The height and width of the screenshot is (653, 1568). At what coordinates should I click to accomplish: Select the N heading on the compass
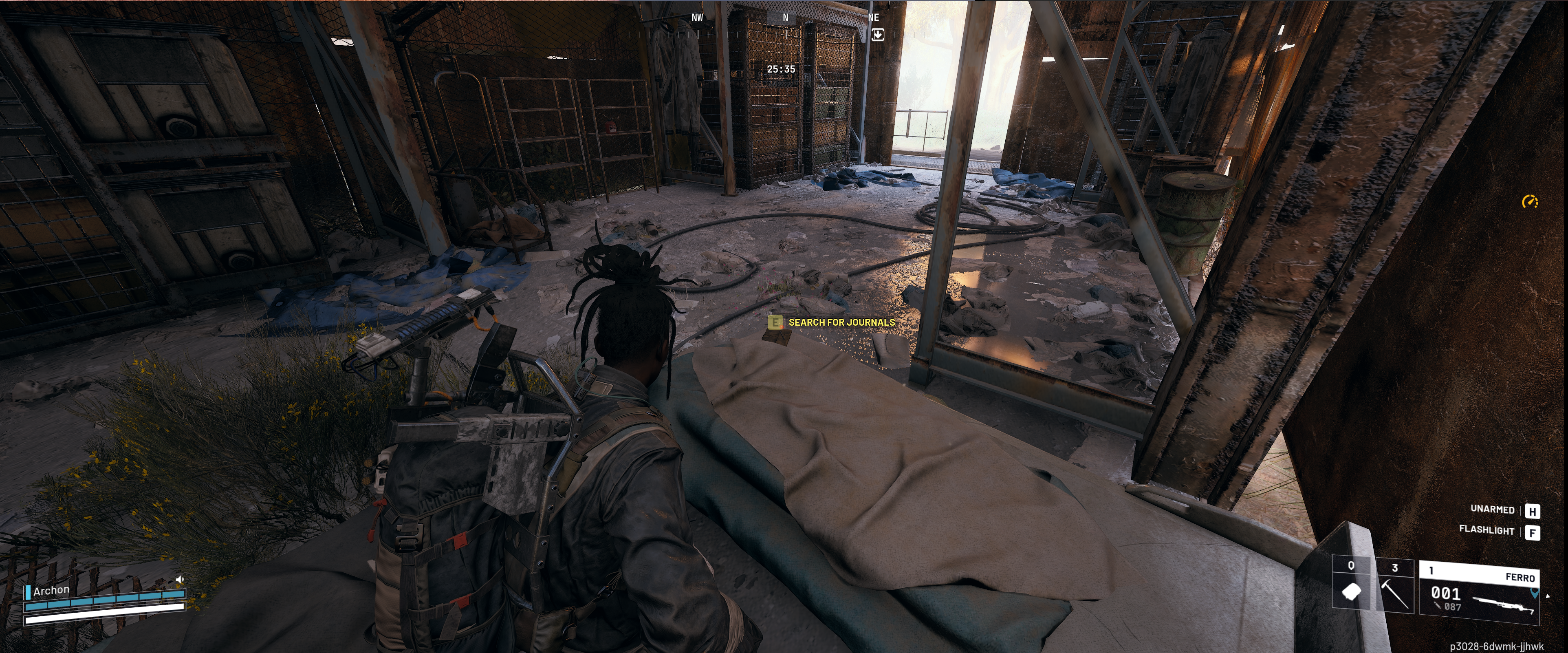(785, 18)
